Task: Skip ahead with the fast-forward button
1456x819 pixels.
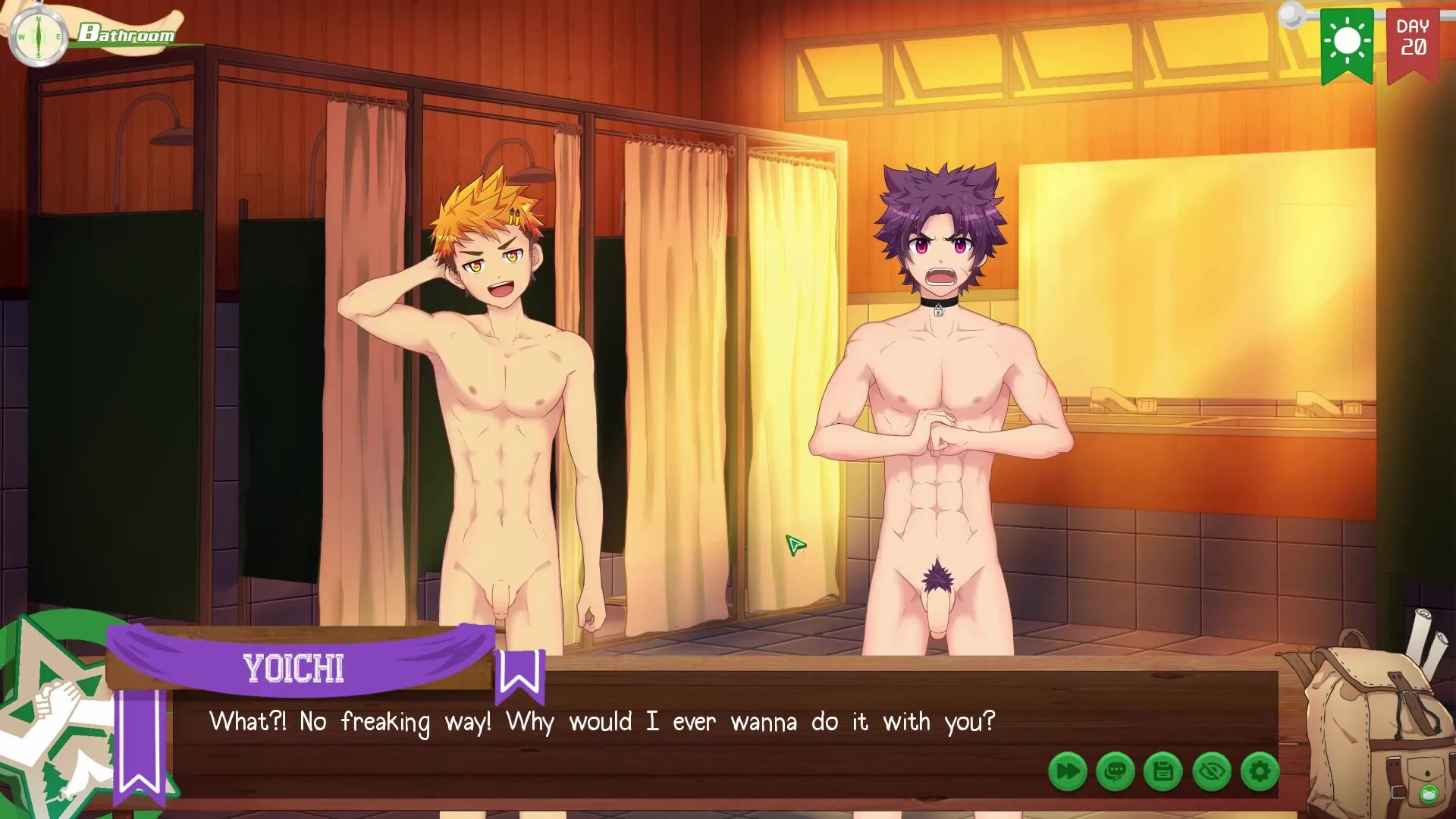Action: coord(1067,772)
